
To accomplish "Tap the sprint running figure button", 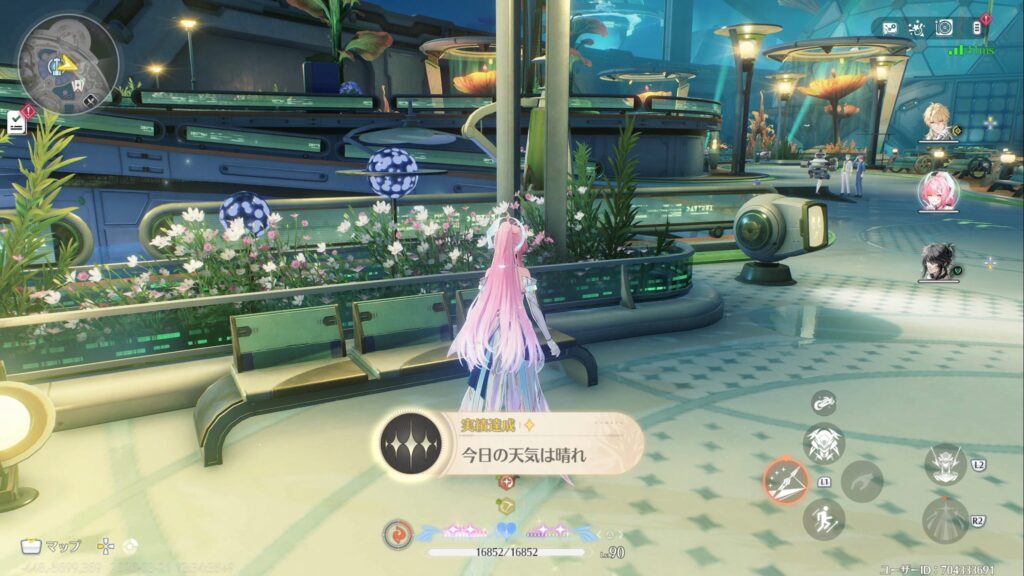I will point(824,519).
